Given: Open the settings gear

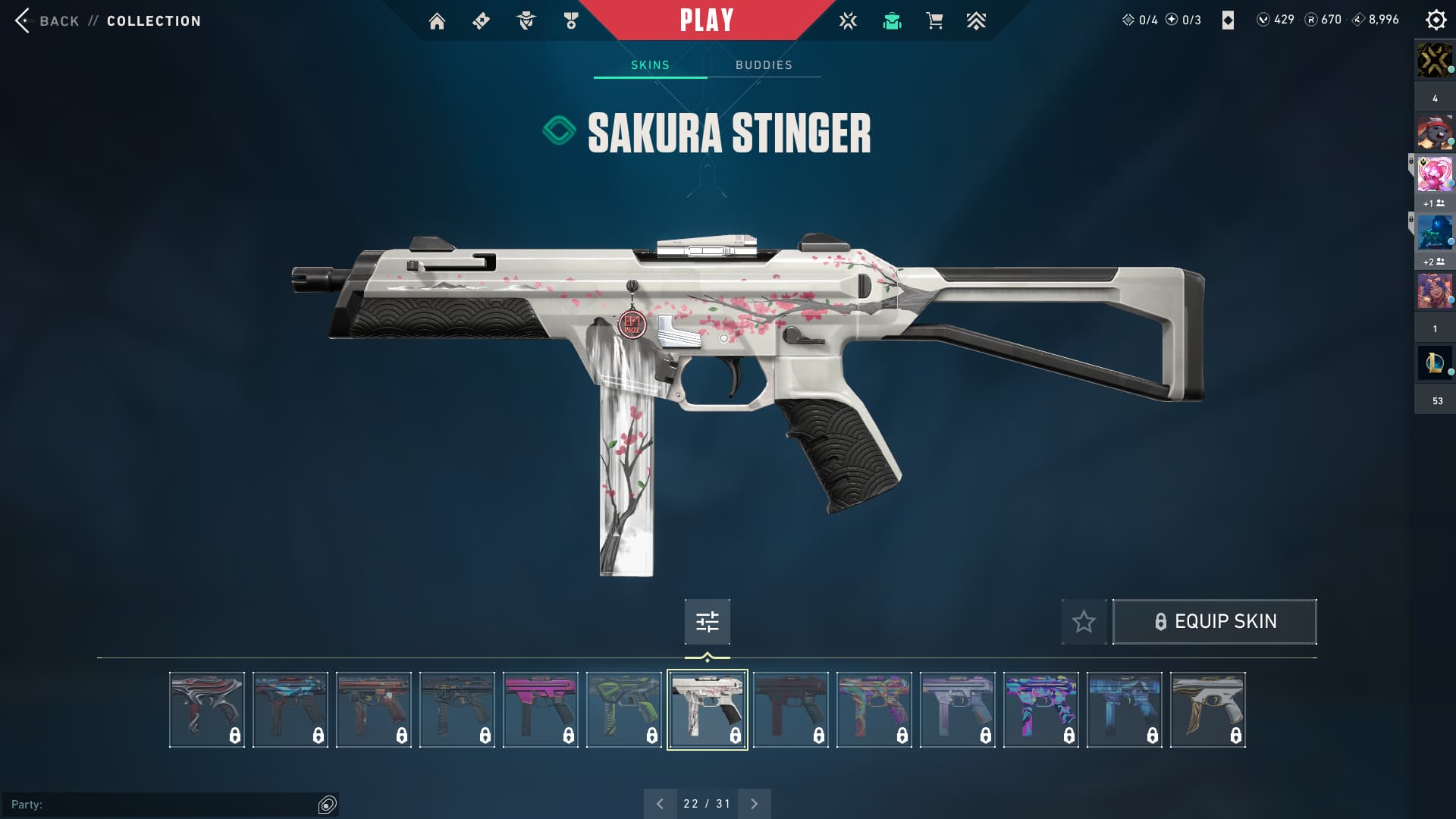Looking at the screenshot, I should [1436, 20].
